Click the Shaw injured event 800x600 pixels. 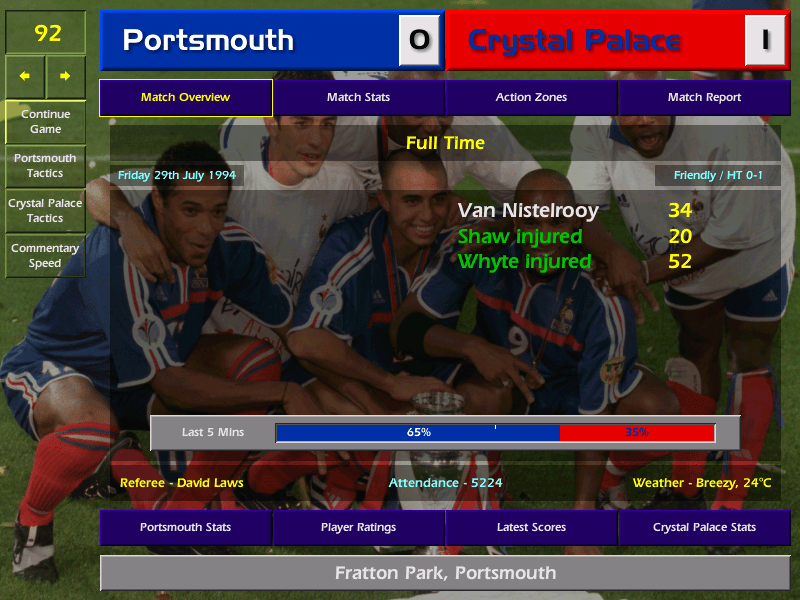[520, 237]
